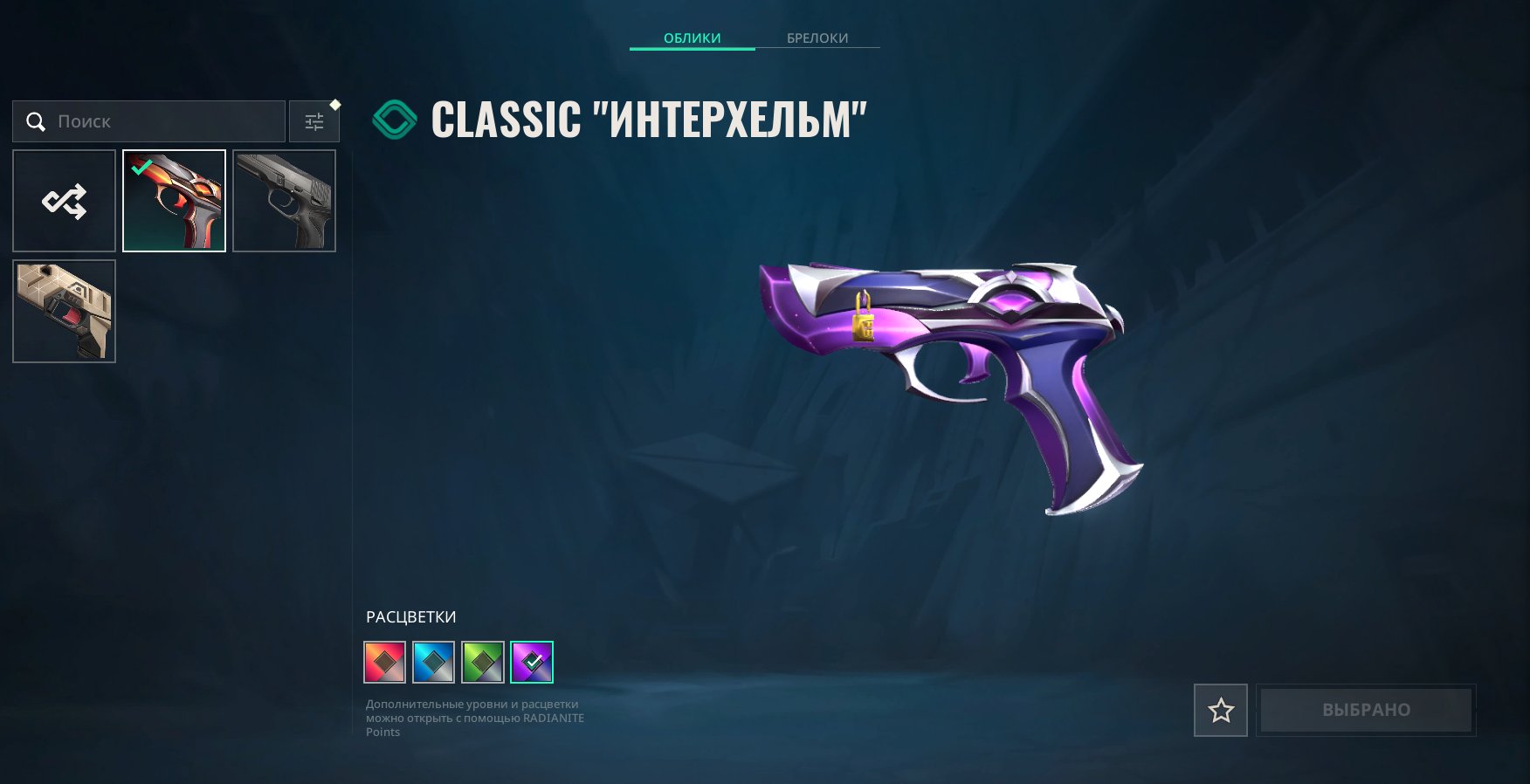This screenshot has width=1530, height=784.
Task: Click the shuffle random skin icon
Action: (64, 201)
